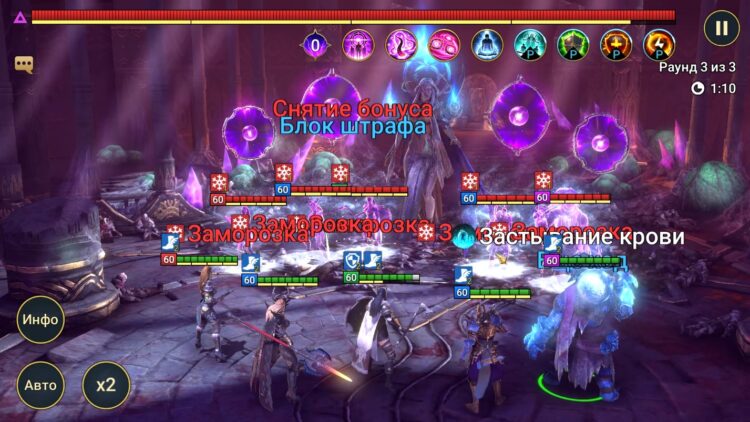
Task: Click the purple triangle boss affinity icon
Action: tap(19, 17)
